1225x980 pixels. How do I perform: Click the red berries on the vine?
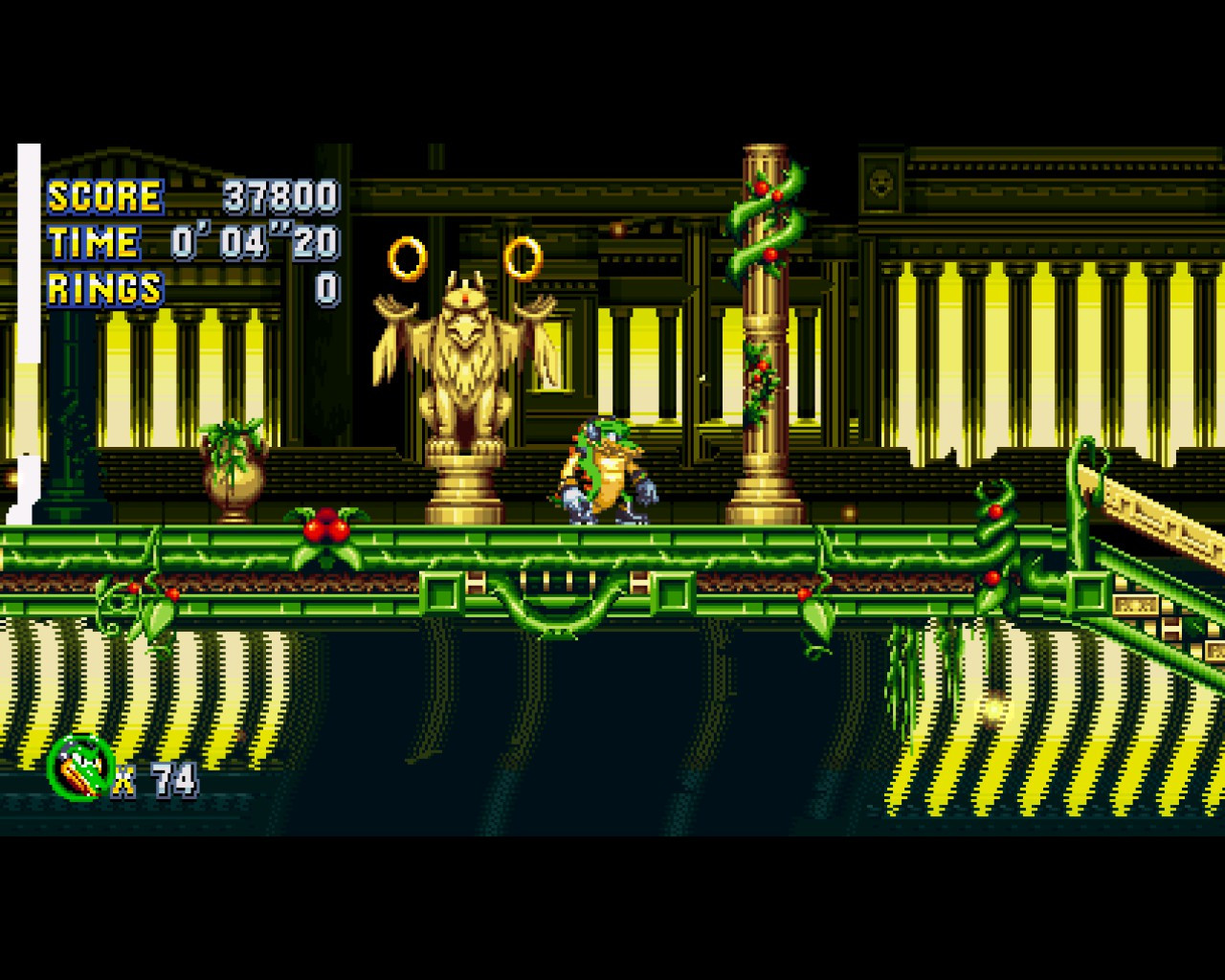[325, 525]
